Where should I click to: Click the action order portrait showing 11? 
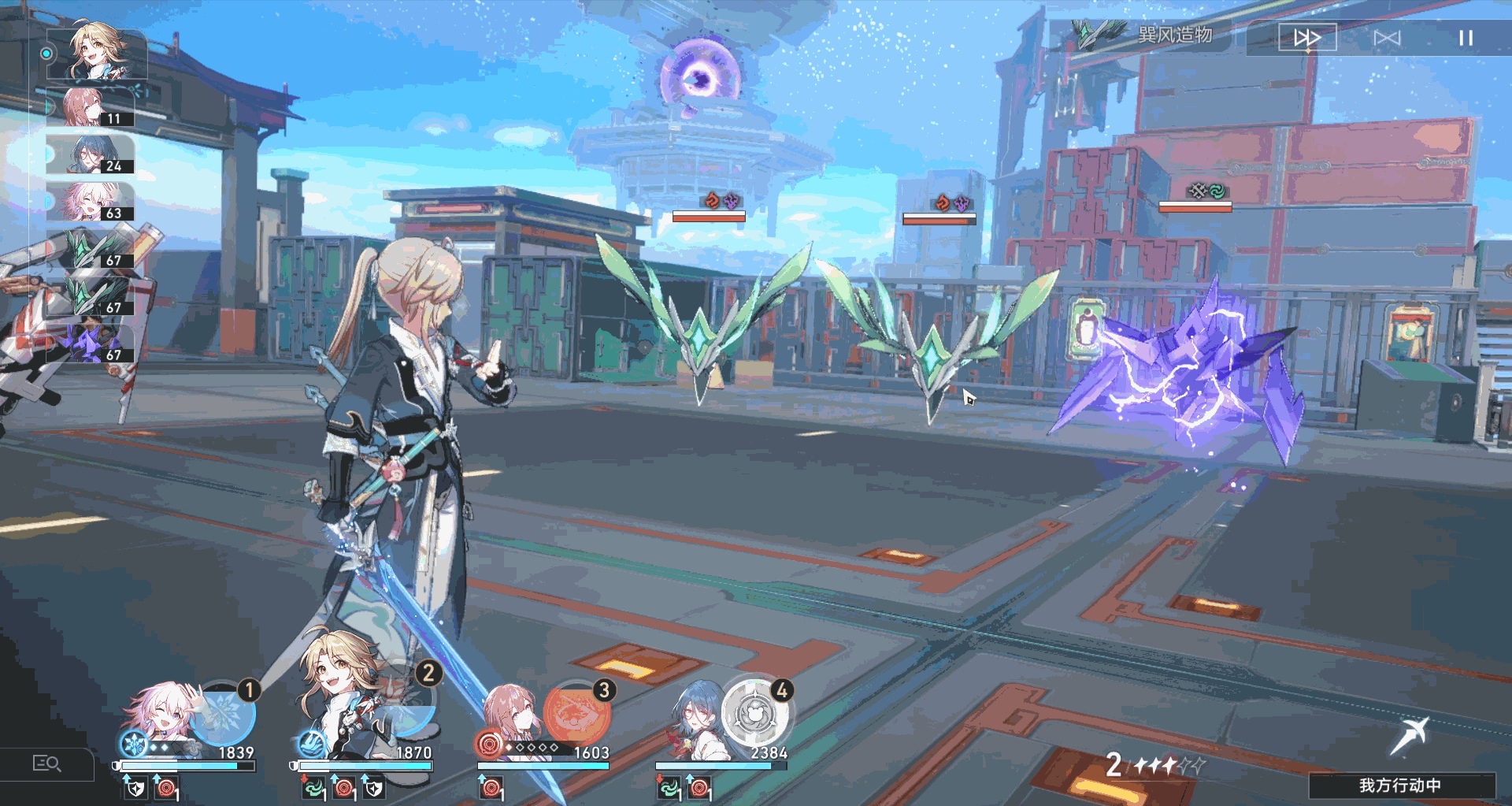click(x=90, y=107)
